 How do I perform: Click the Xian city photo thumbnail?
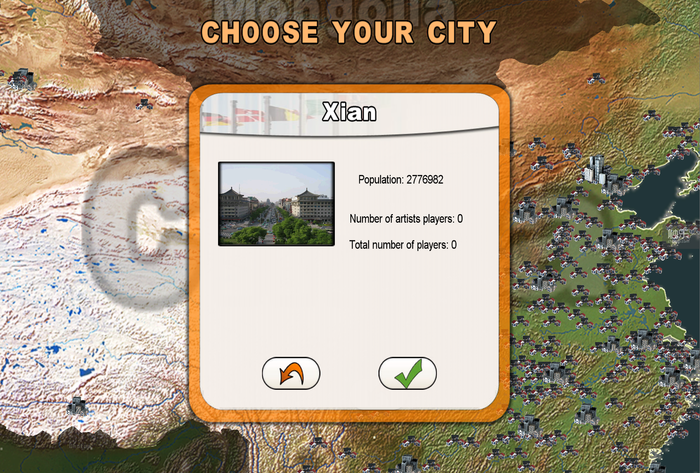pyautogui.click(x=276, y=204)
